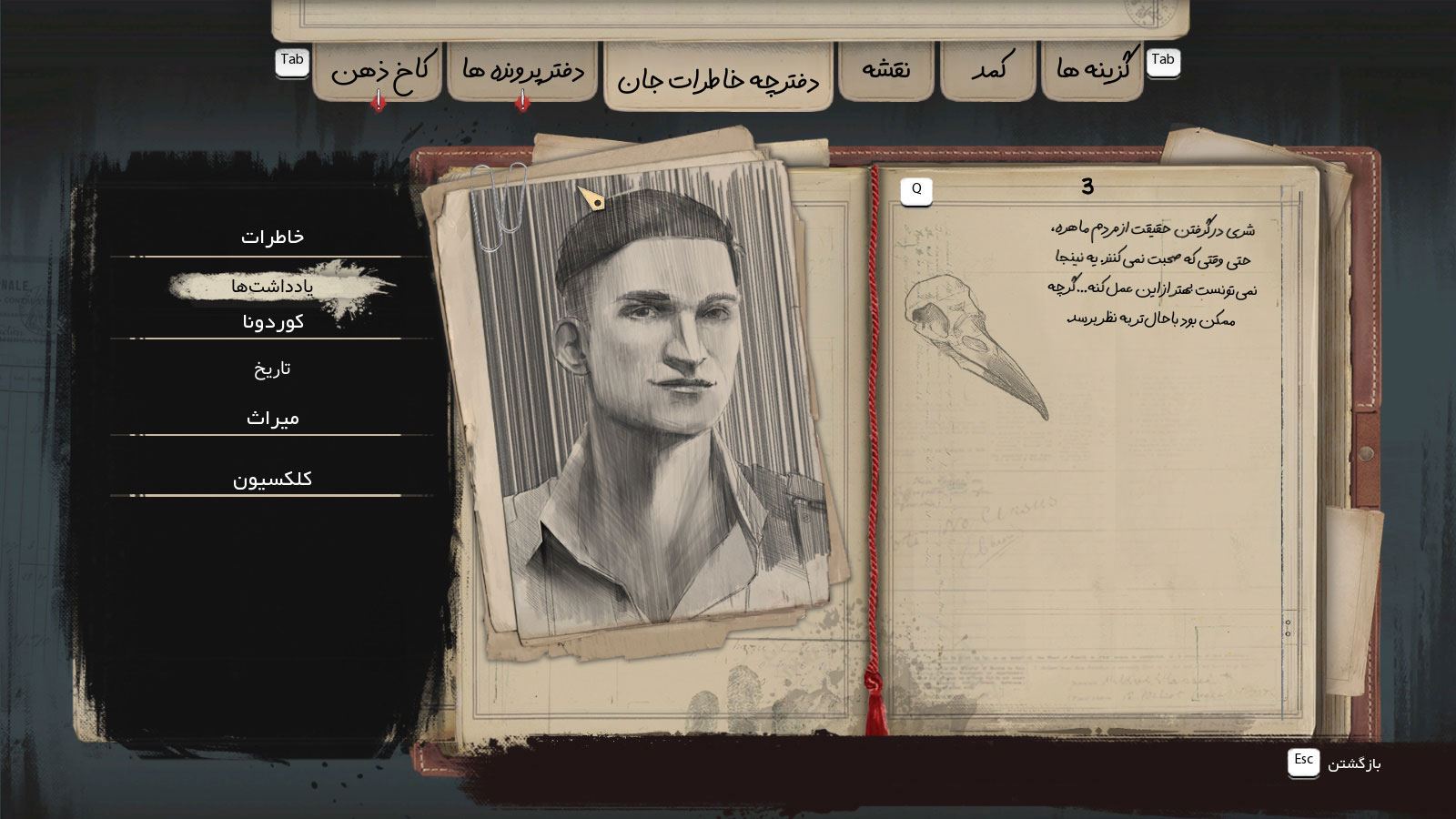Select the pencil portrait sketch on the diary
1456x819 pixels.
click(651, 400)
